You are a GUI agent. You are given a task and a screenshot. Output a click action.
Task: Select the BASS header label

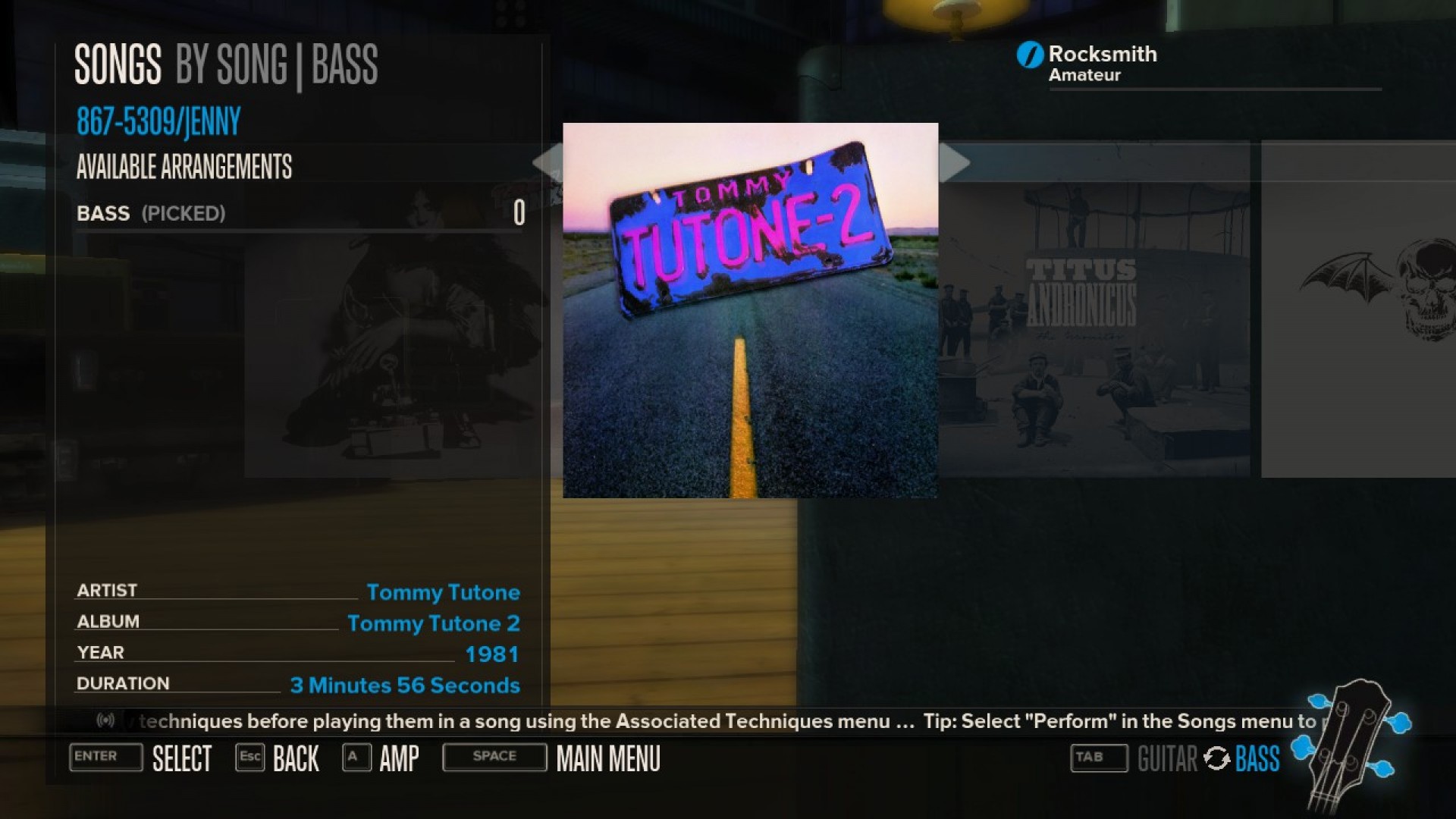click(345, 65)
